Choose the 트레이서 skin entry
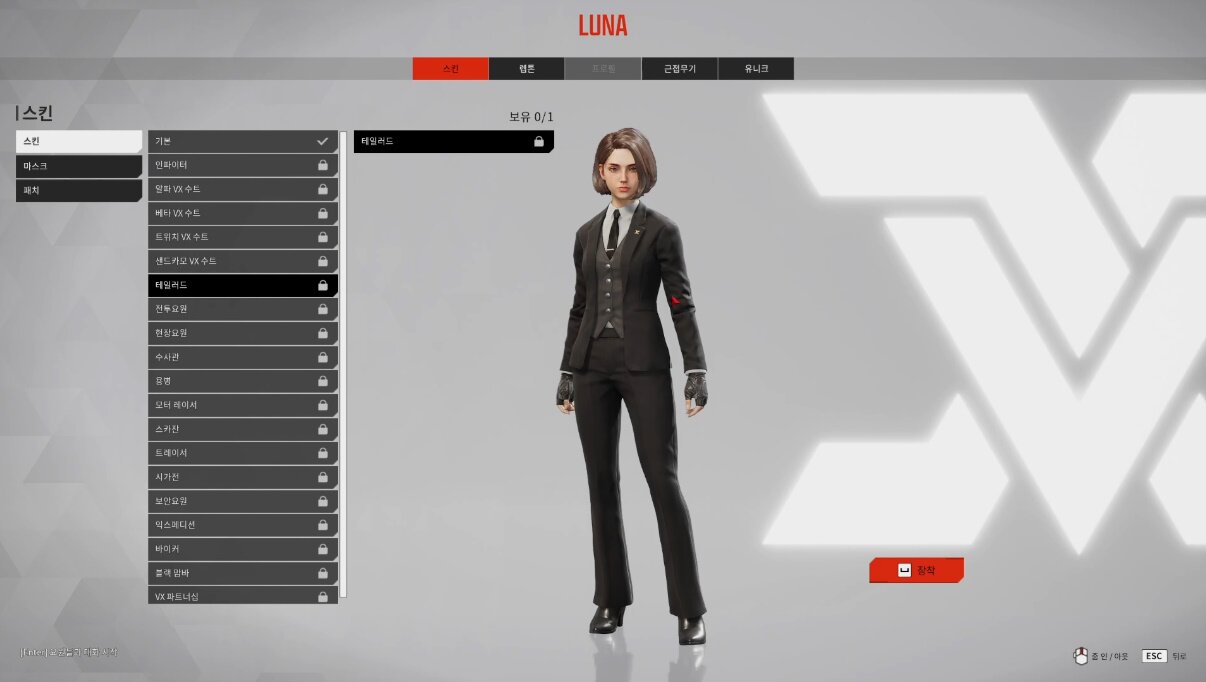The image size is (1206, 682). click(242, 453)
